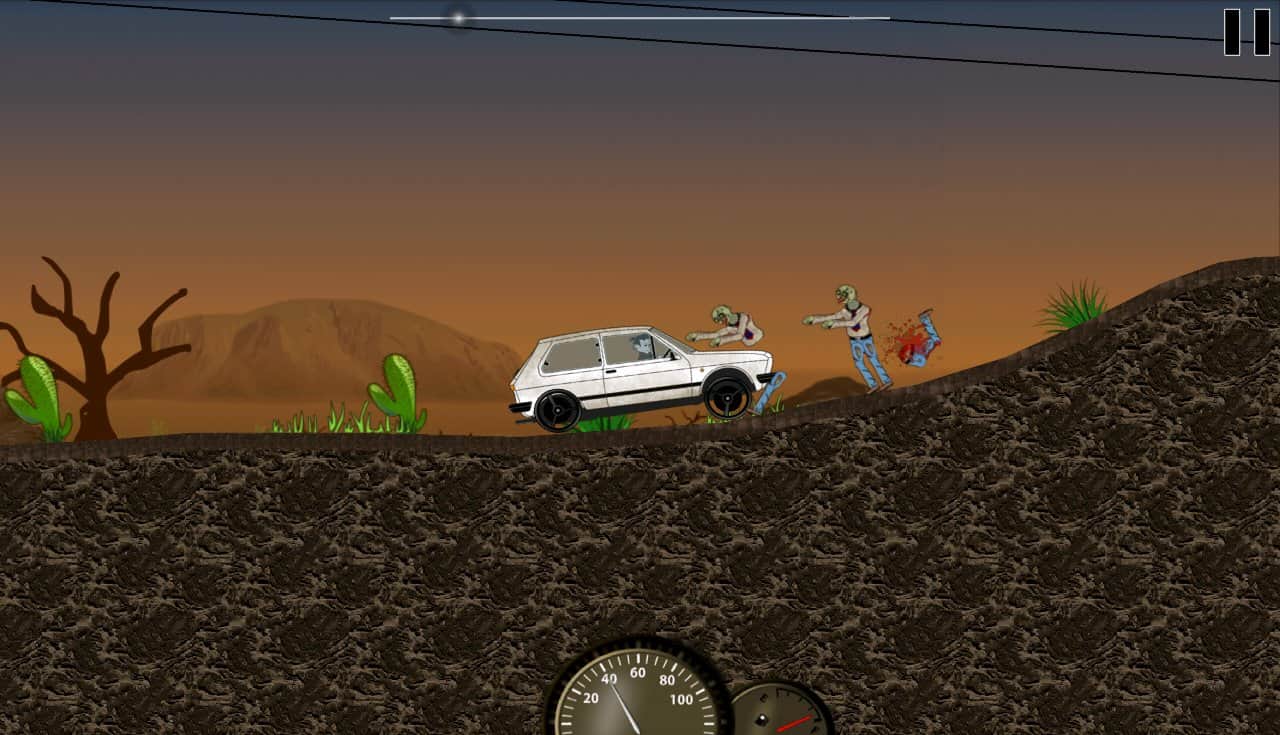Tap the 20 mark on the speedometer
This screenshot has height=735, width=1280.
(591, 699)
